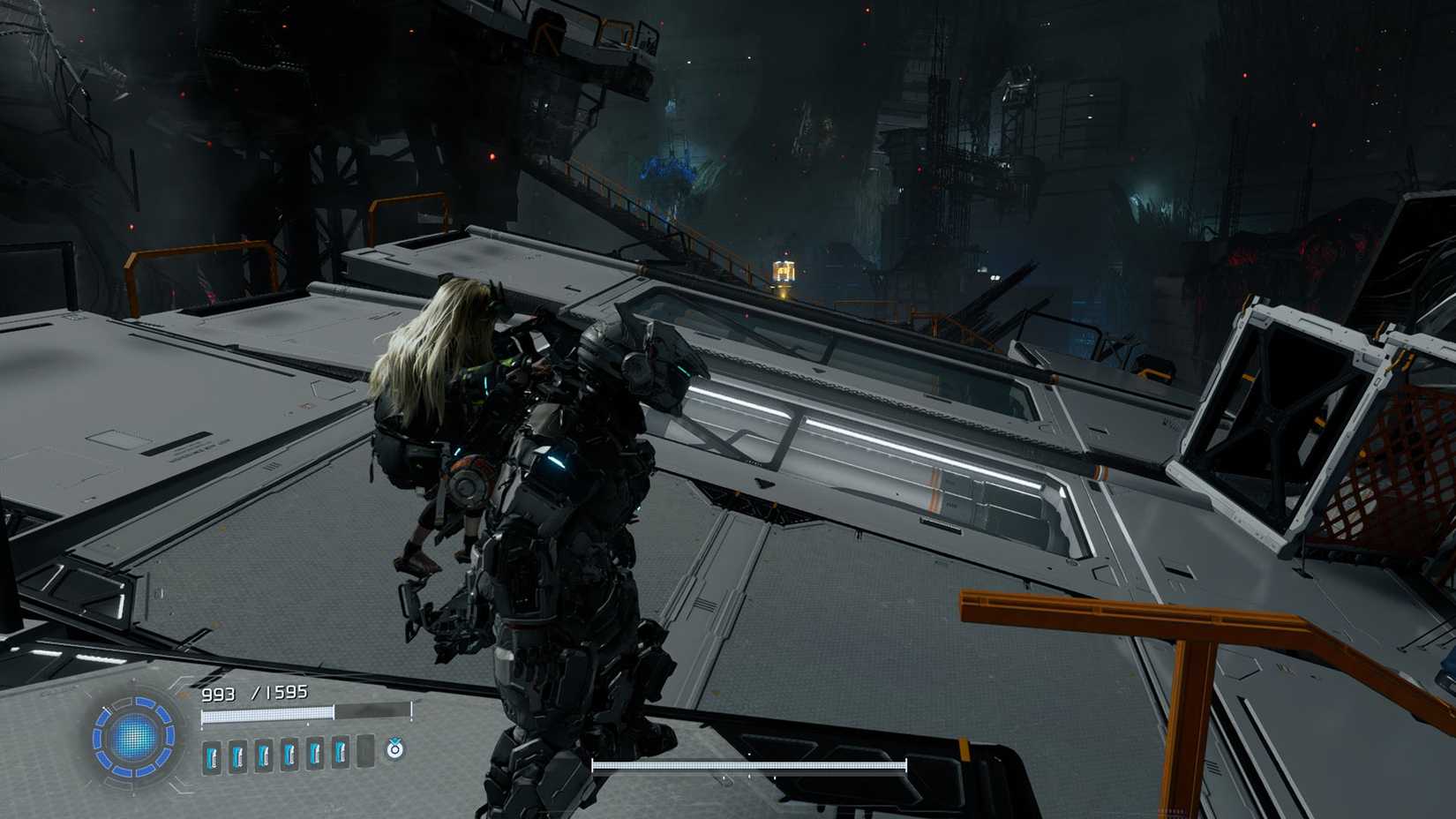Image resolution: width=1456 pixels, height=819 pixels.
Task: Select the fifth blue potion slot
Action: (315, 755)
